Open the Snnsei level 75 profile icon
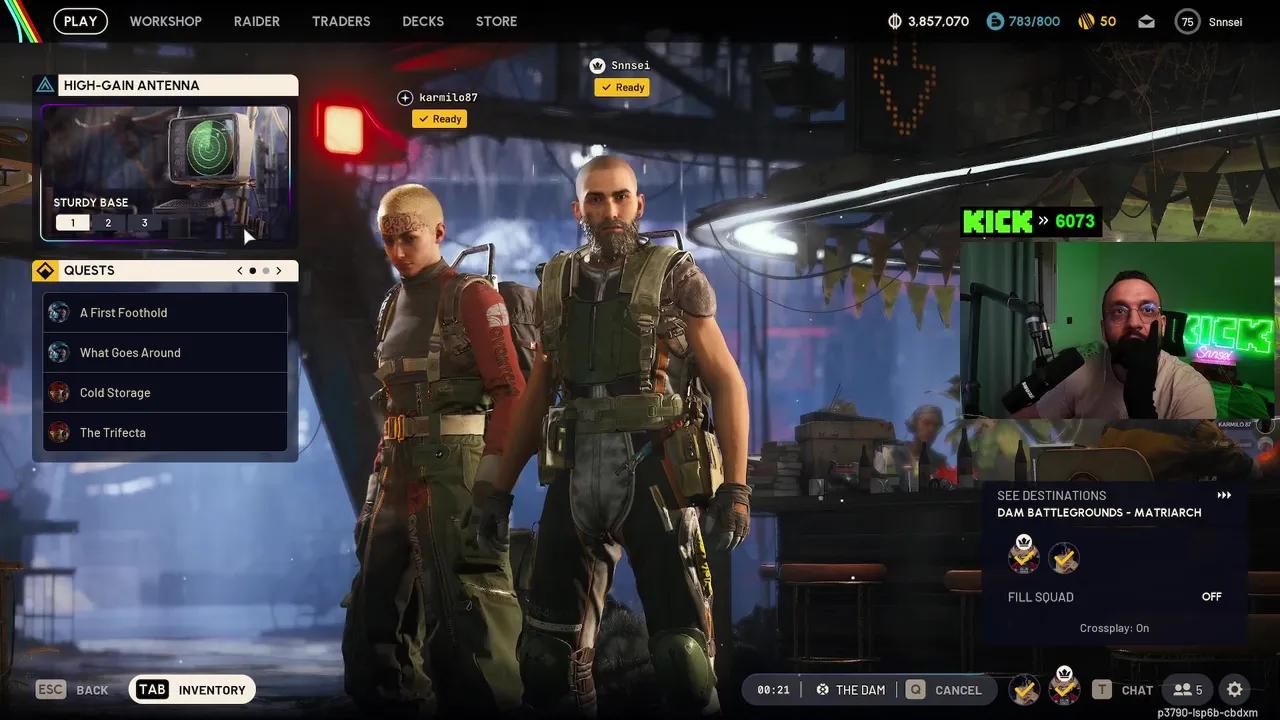This screenshot has height=720, width=1280. [1187, 20]
